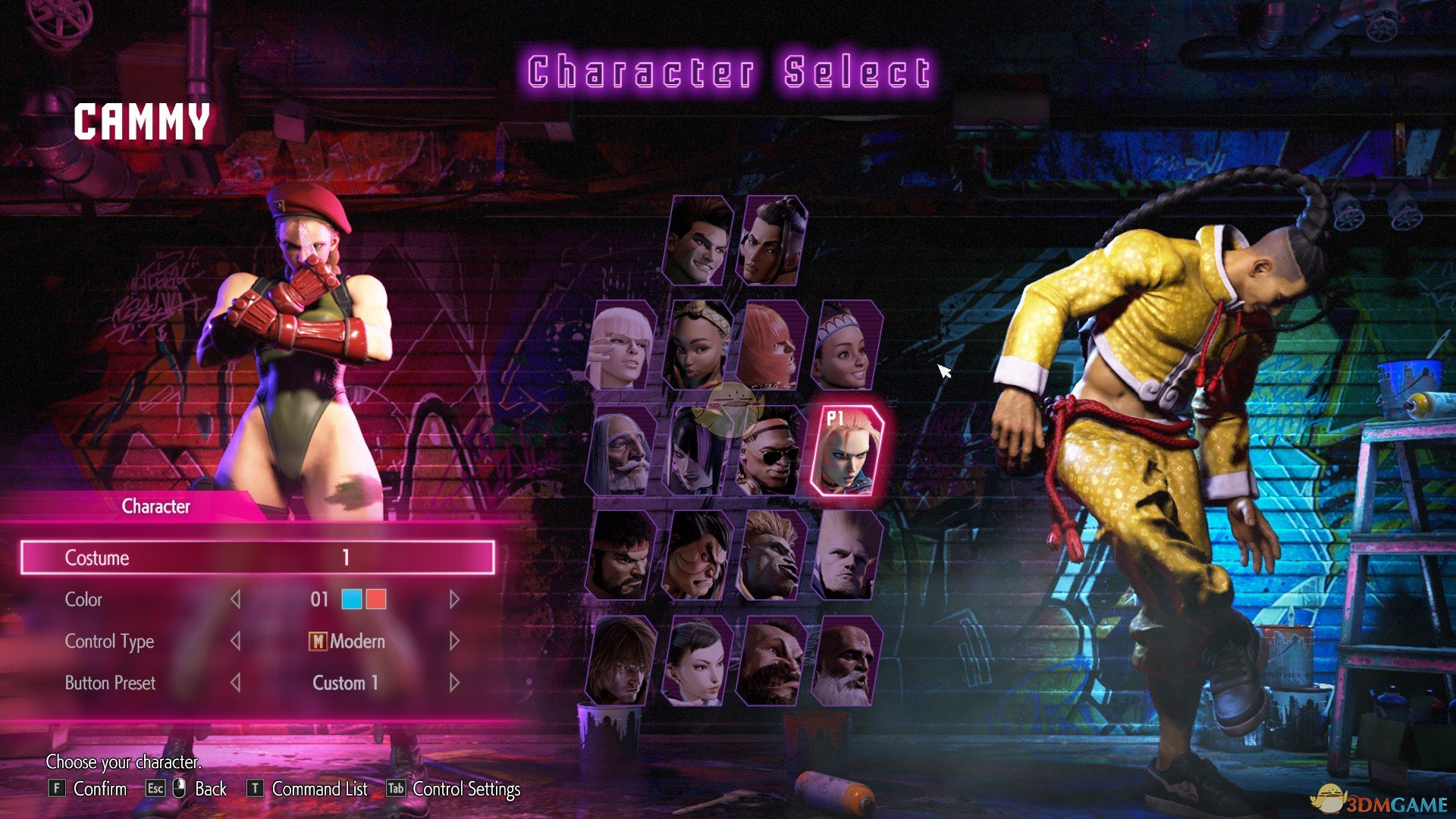Open the Command List
1456x819 pixels.
point(318,789)
